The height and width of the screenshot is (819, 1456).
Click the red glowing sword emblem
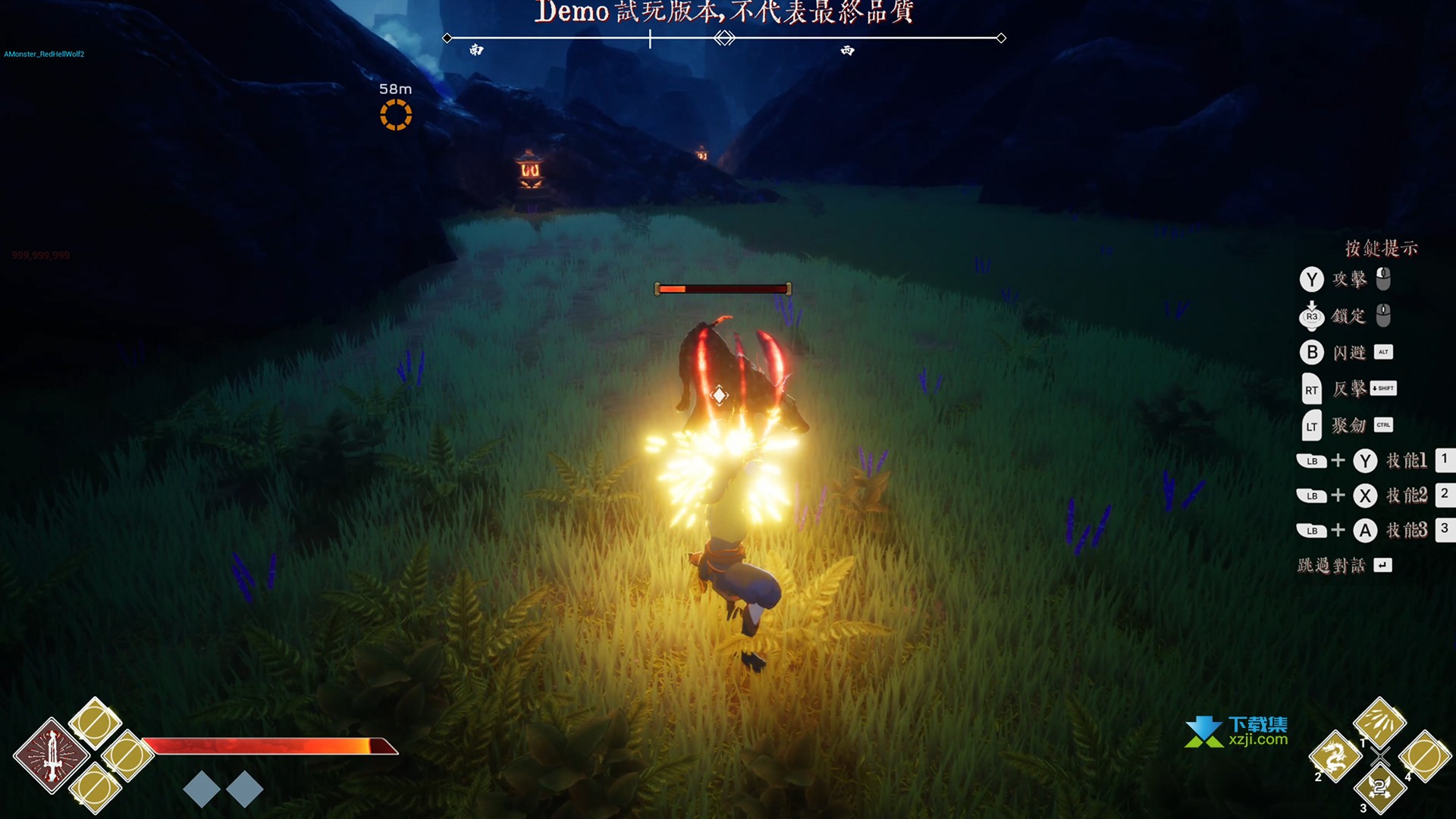(51, 756)
